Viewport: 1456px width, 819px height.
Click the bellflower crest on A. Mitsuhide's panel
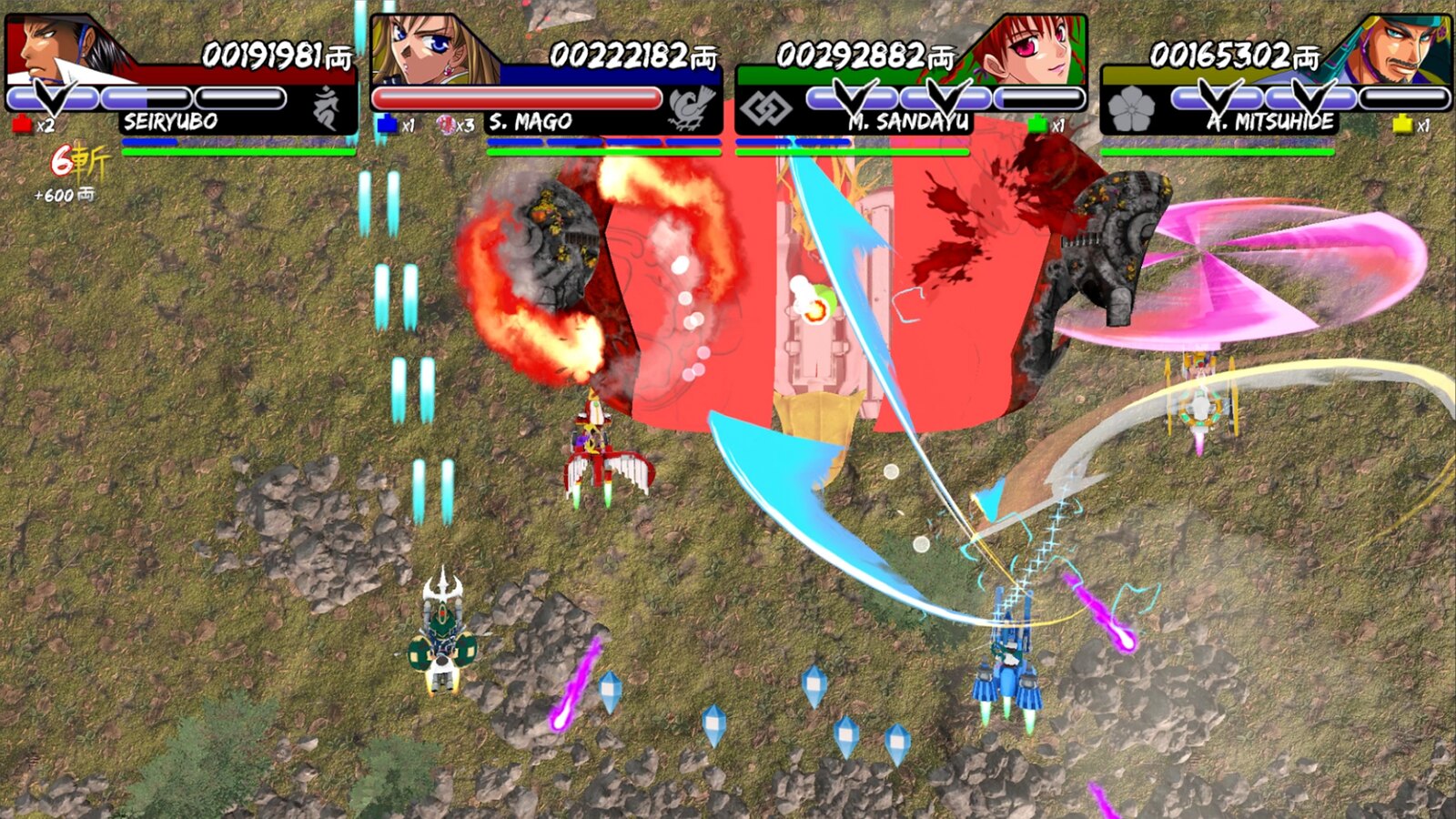[1132, 109]
